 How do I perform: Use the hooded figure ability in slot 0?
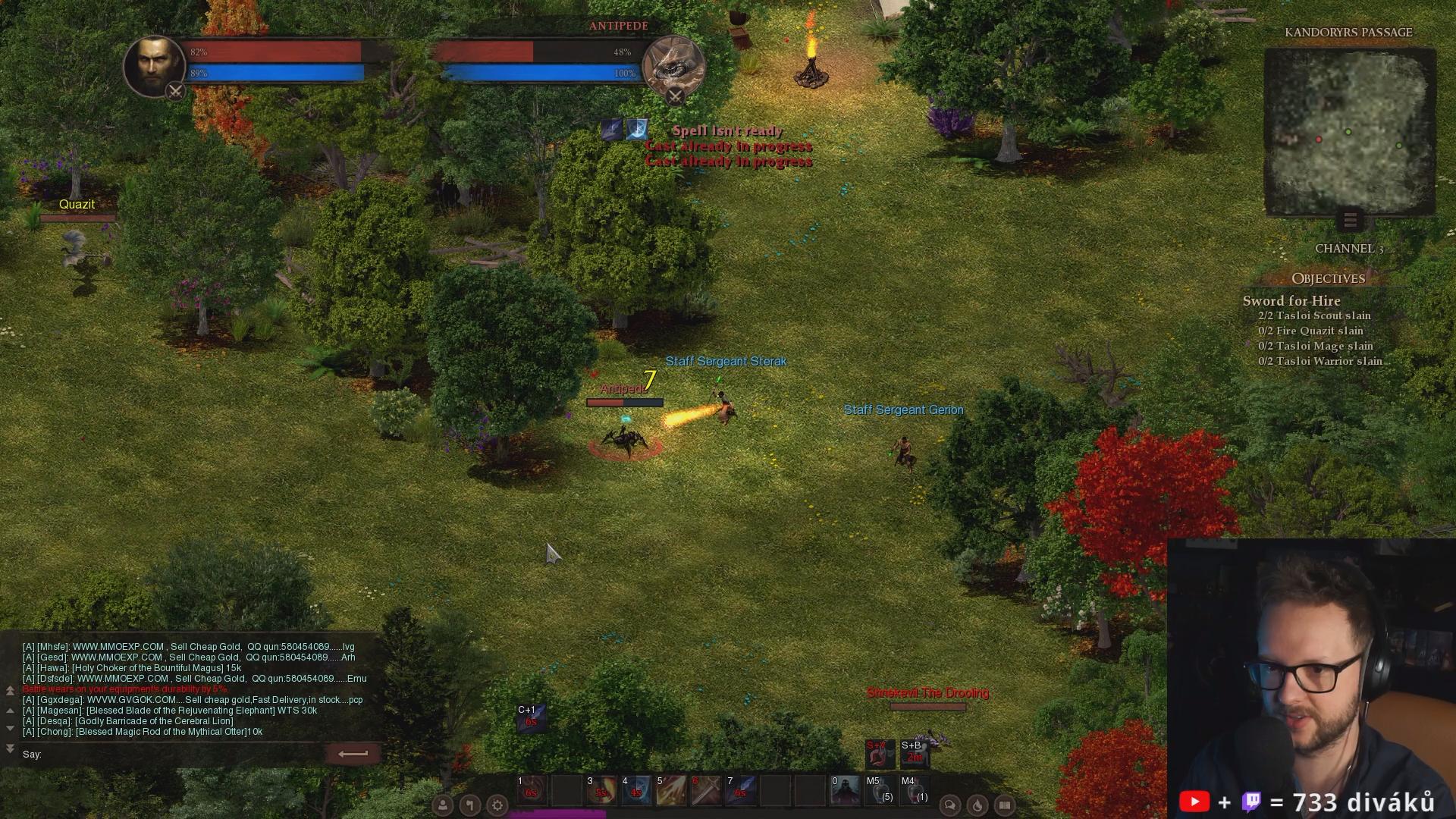pyautogui.click(x=845, y=790)
